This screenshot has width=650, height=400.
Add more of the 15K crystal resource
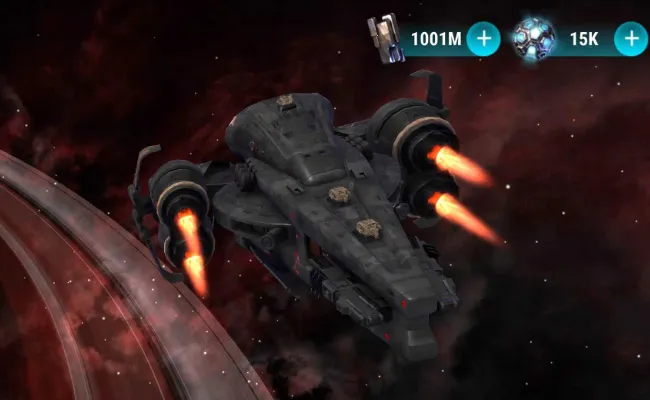(630, 39)
